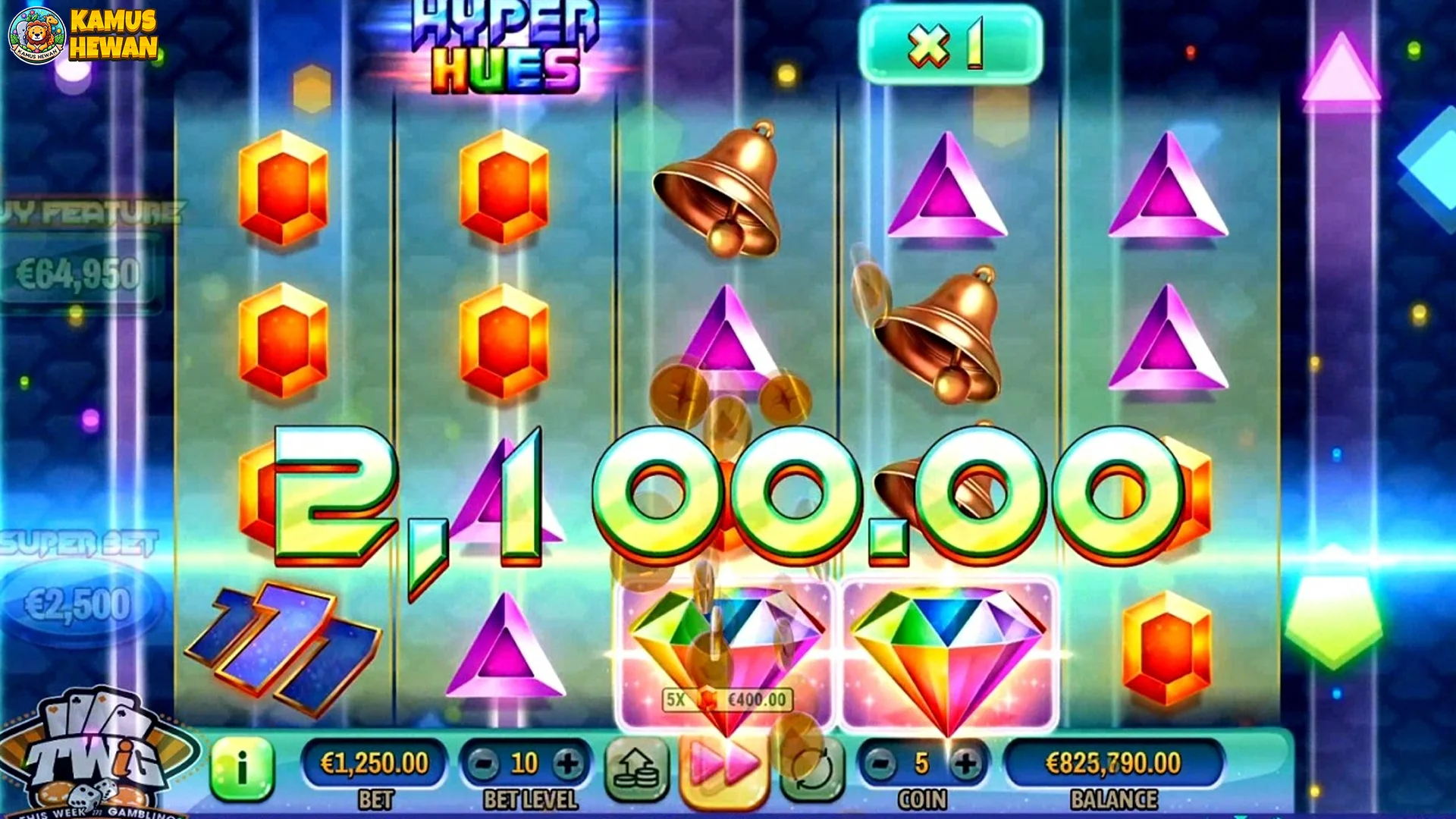Open the green info paytable button

click(242, 769)
